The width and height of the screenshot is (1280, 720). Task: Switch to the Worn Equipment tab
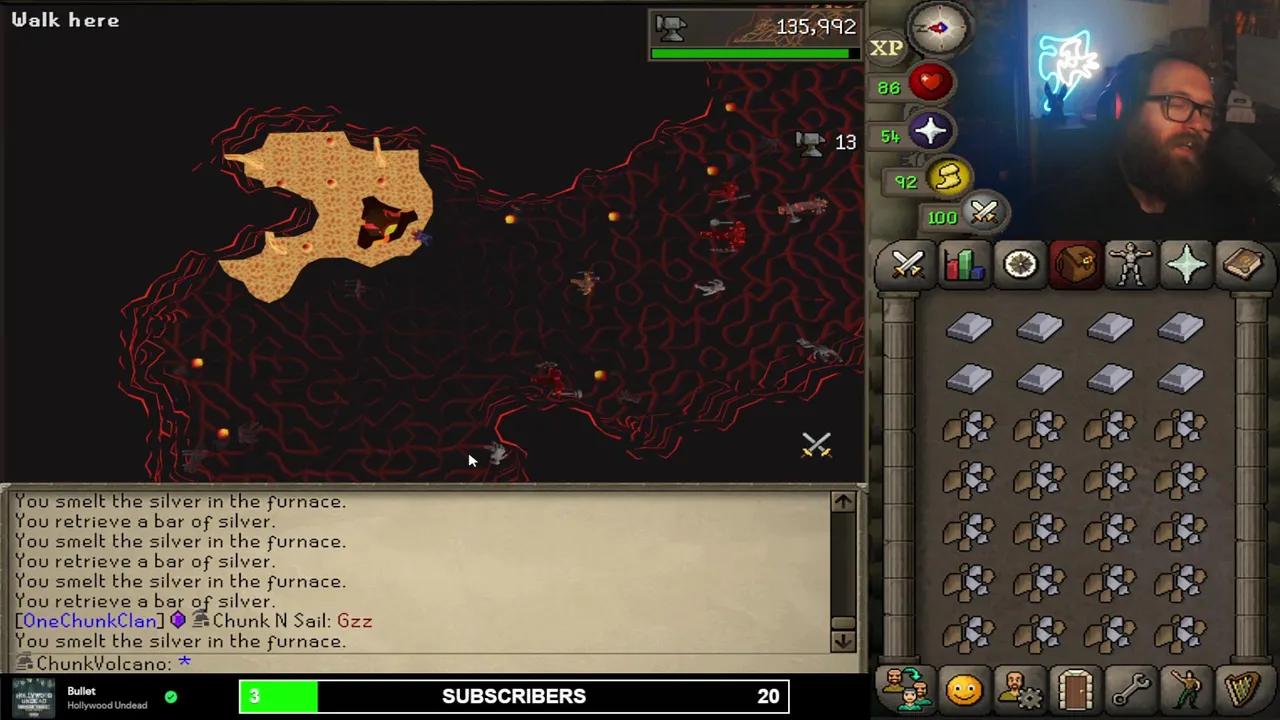pyautogui.click(x=1131, y=264)
